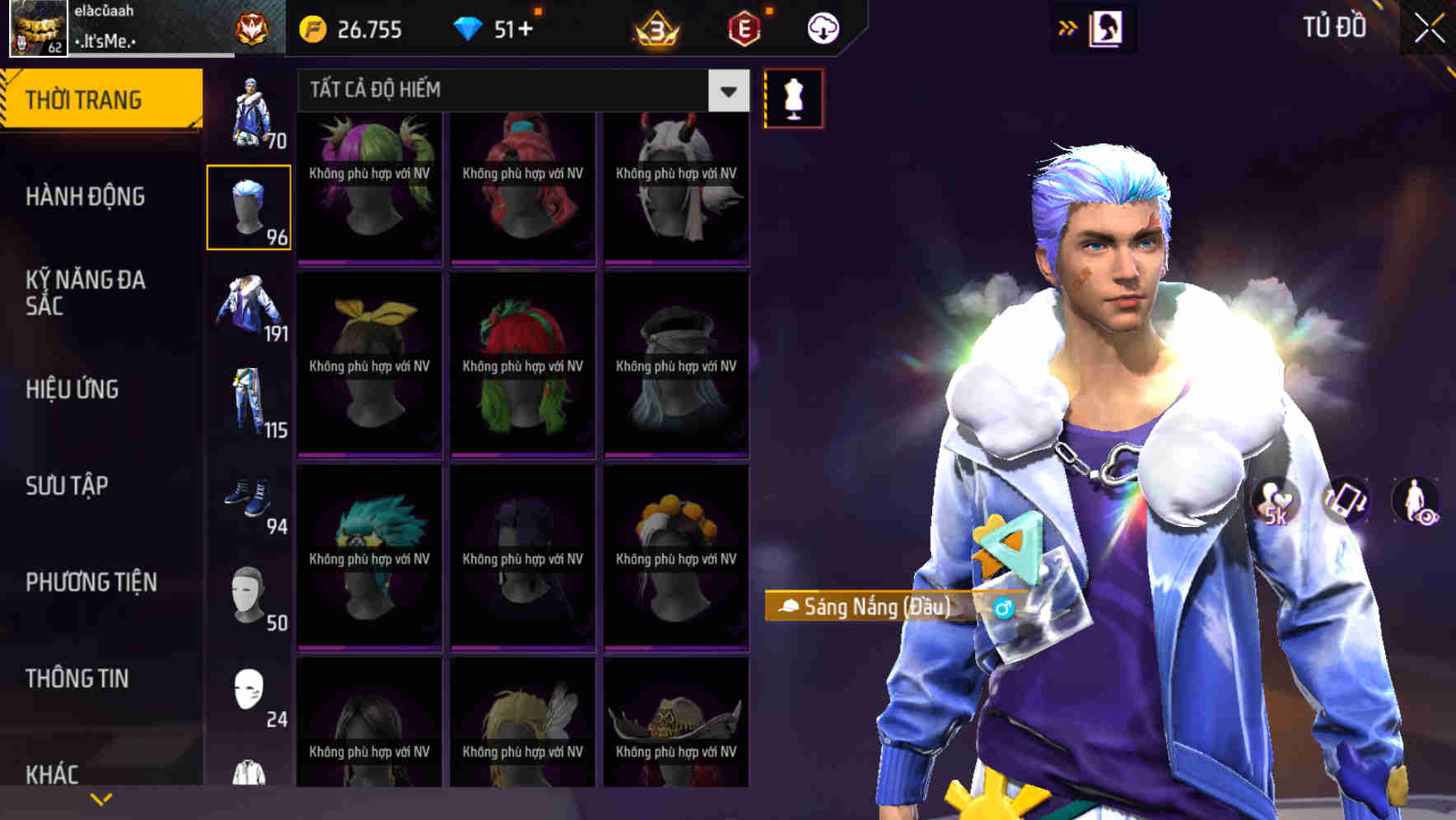Click the double-arrow collapse icon in top bar

click(1068, 27)
